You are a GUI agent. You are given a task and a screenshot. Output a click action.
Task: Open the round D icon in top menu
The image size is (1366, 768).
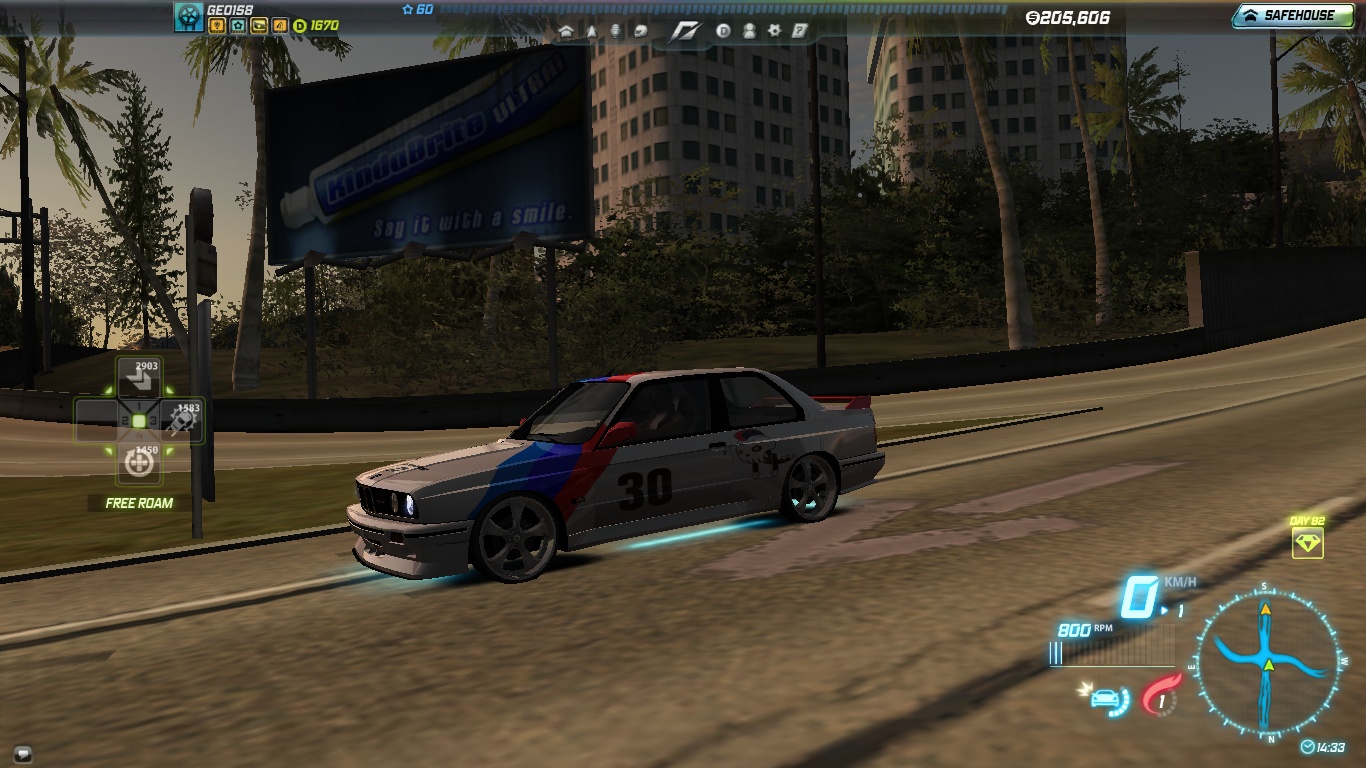(724, 31)
